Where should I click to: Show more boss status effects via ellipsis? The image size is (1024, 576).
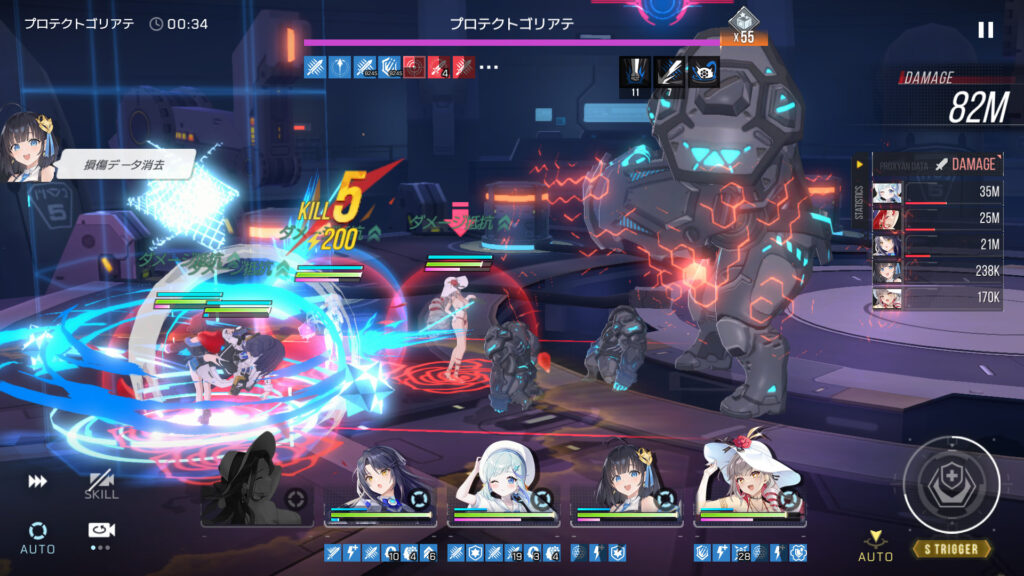pyautogui.click(x=488, y=68)
